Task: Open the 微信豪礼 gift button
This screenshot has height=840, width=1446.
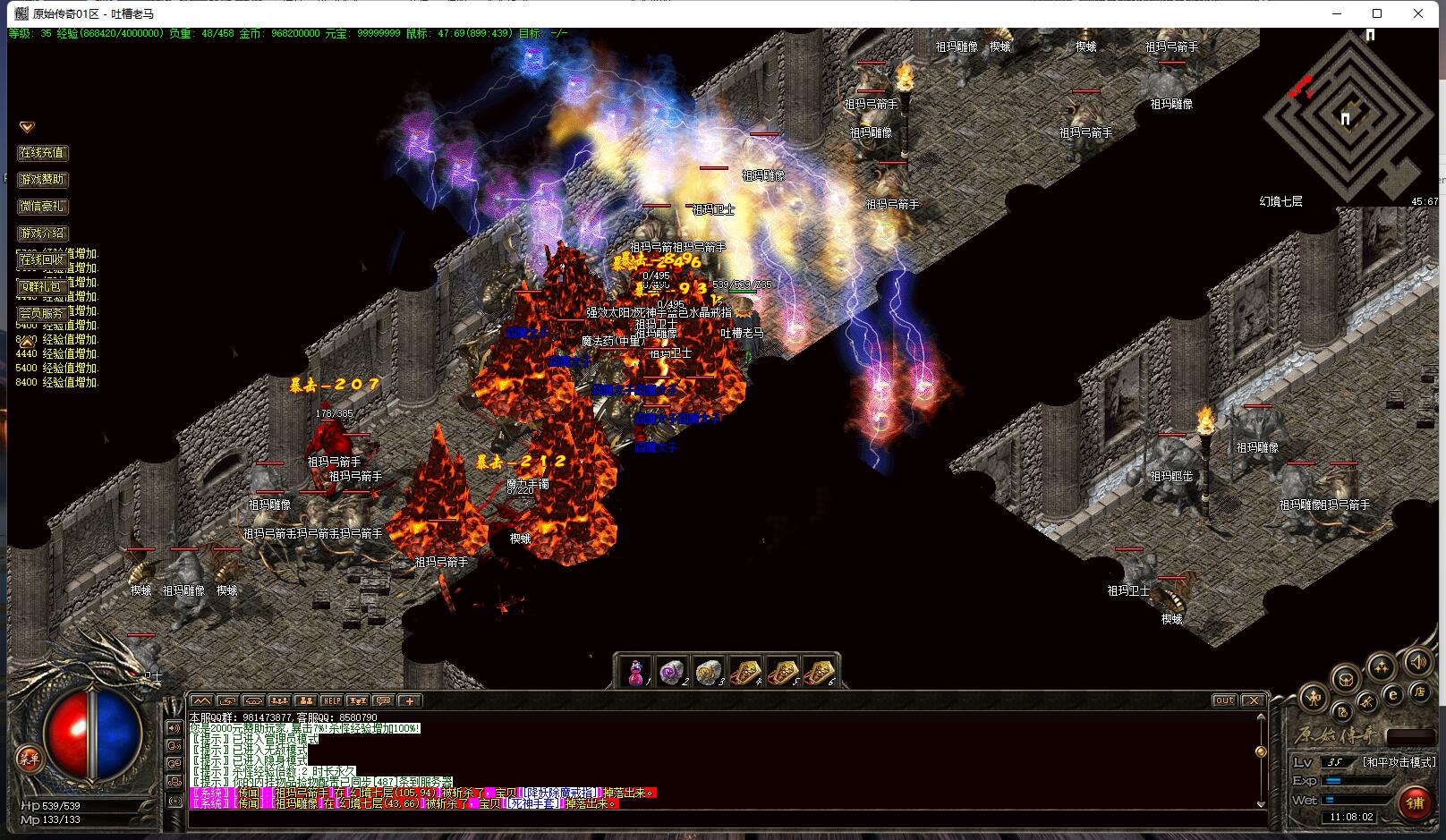Action: click(x=43, y=207)
